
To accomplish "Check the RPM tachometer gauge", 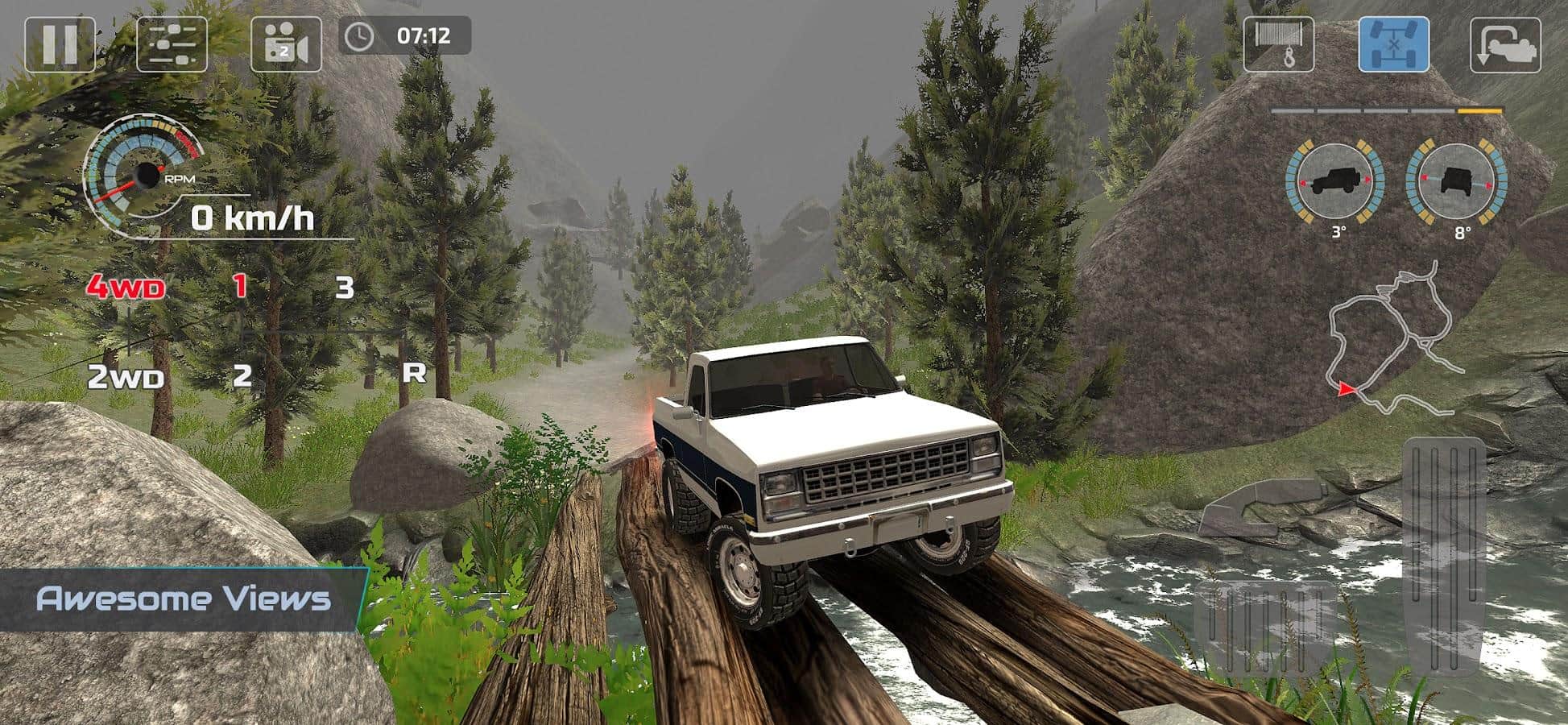I will [x=147, y=173].
